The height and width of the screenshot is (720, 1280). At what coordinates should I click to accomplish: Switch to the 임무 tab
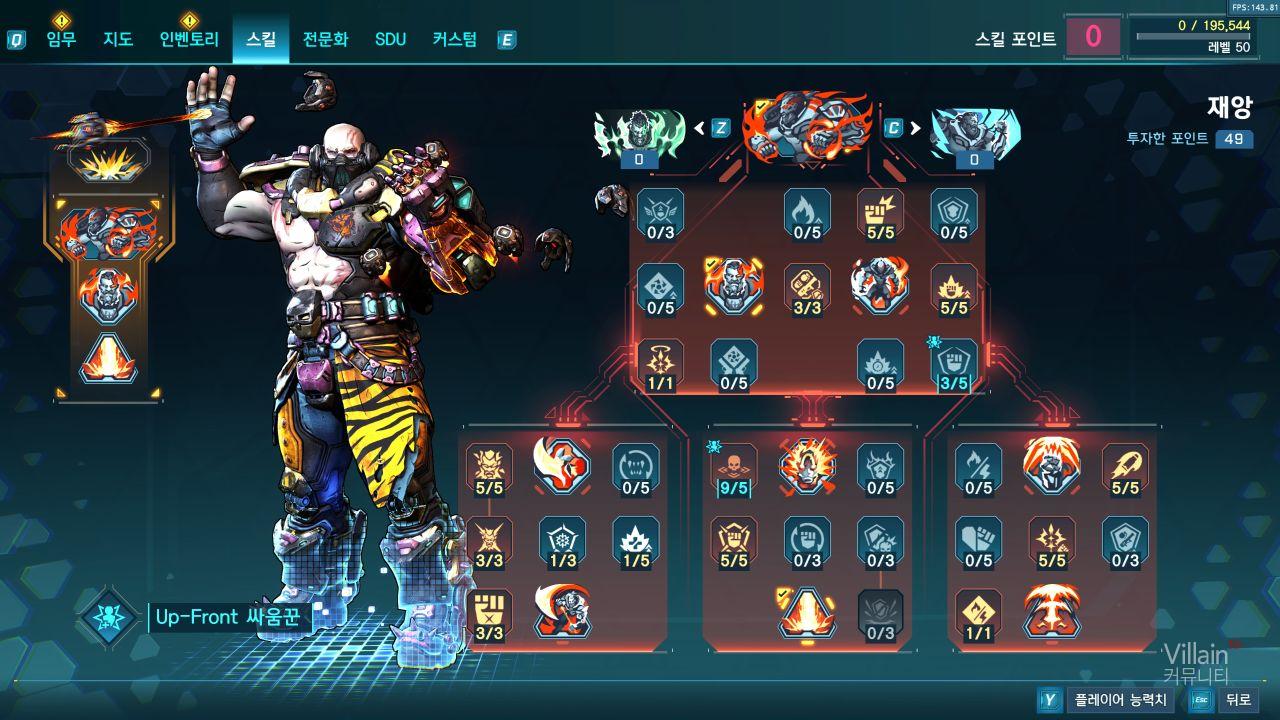(61, 40)
